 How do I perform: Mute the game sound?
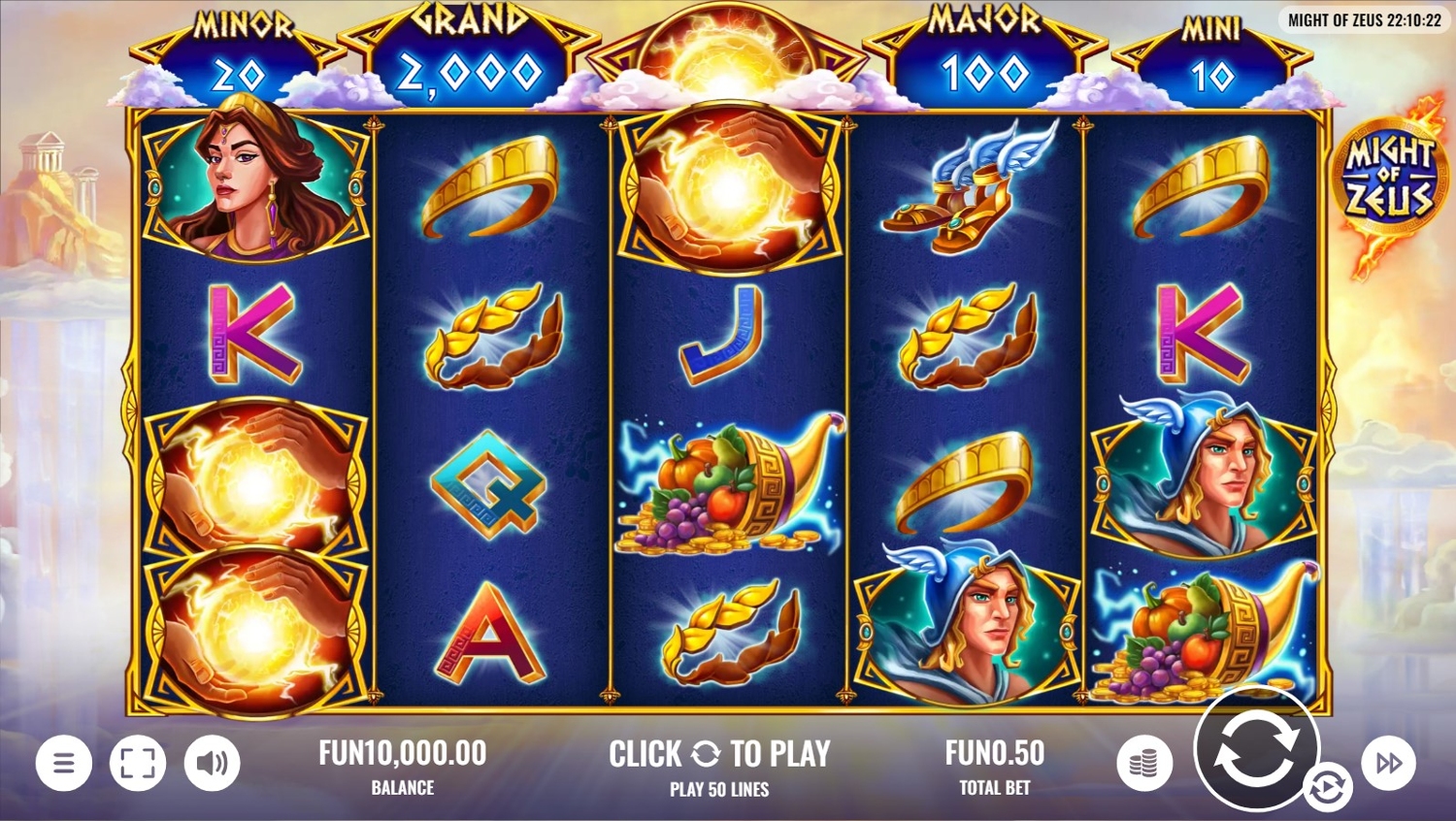point(212,763)
